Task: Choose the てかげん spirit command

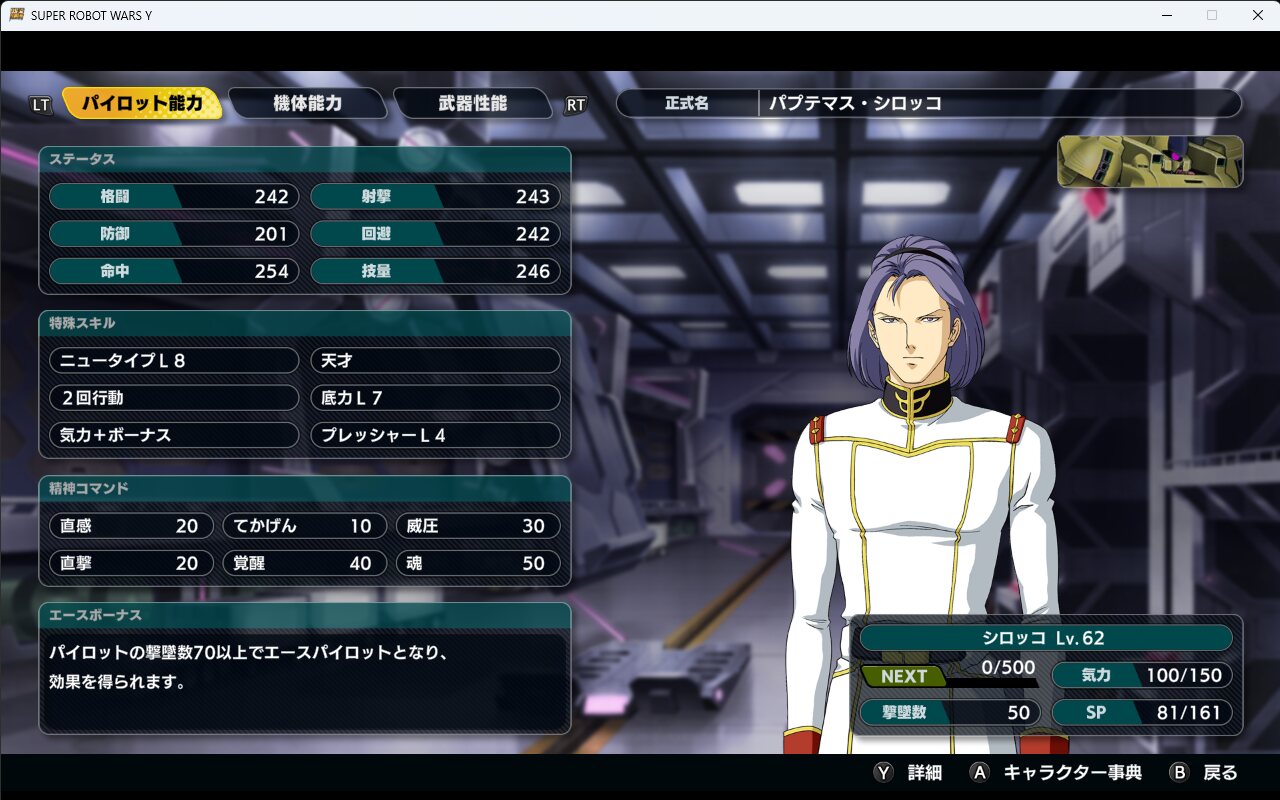Action: click(304, 526)
